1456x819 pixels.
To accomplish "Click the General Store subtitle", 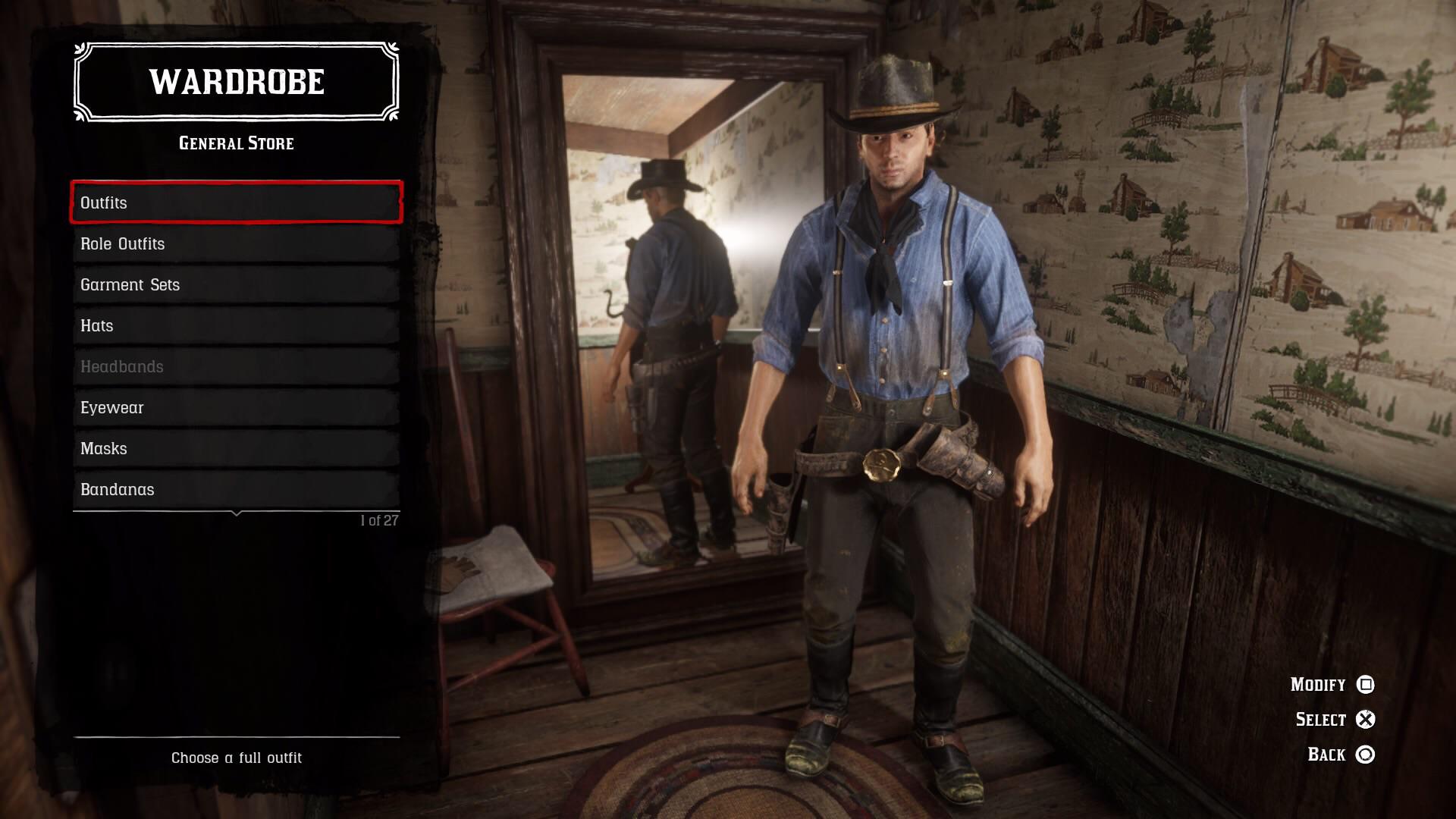I will [x=235, y=143].
